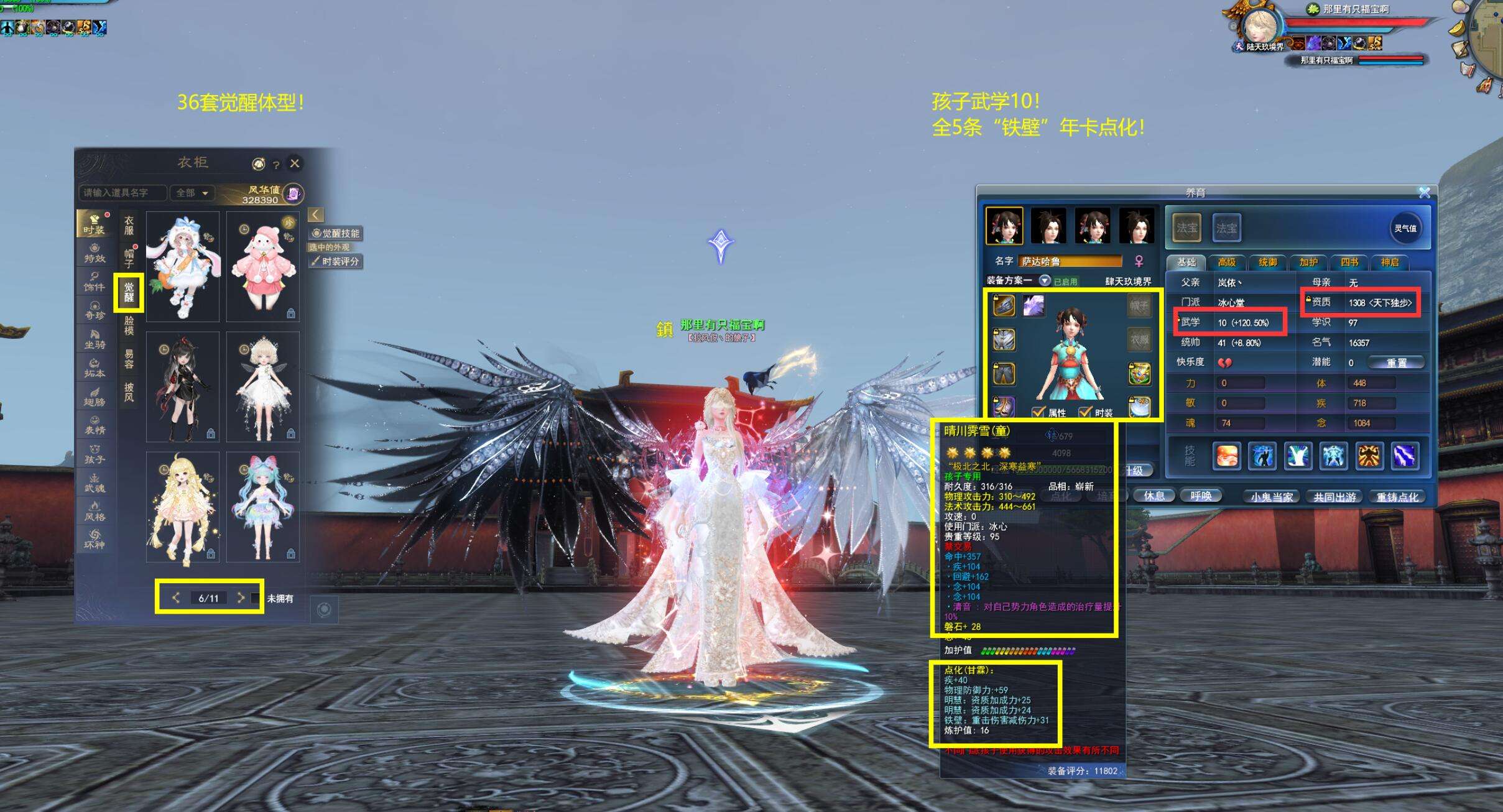1503x812 pixels.
Task: Close the wardrobe (衣柜) panel
Action: point(295,163)
